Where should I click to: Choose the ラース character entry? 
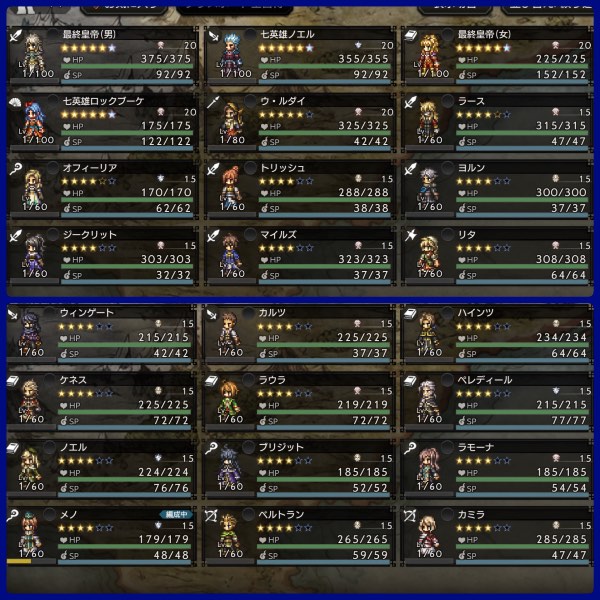[498, 122]
